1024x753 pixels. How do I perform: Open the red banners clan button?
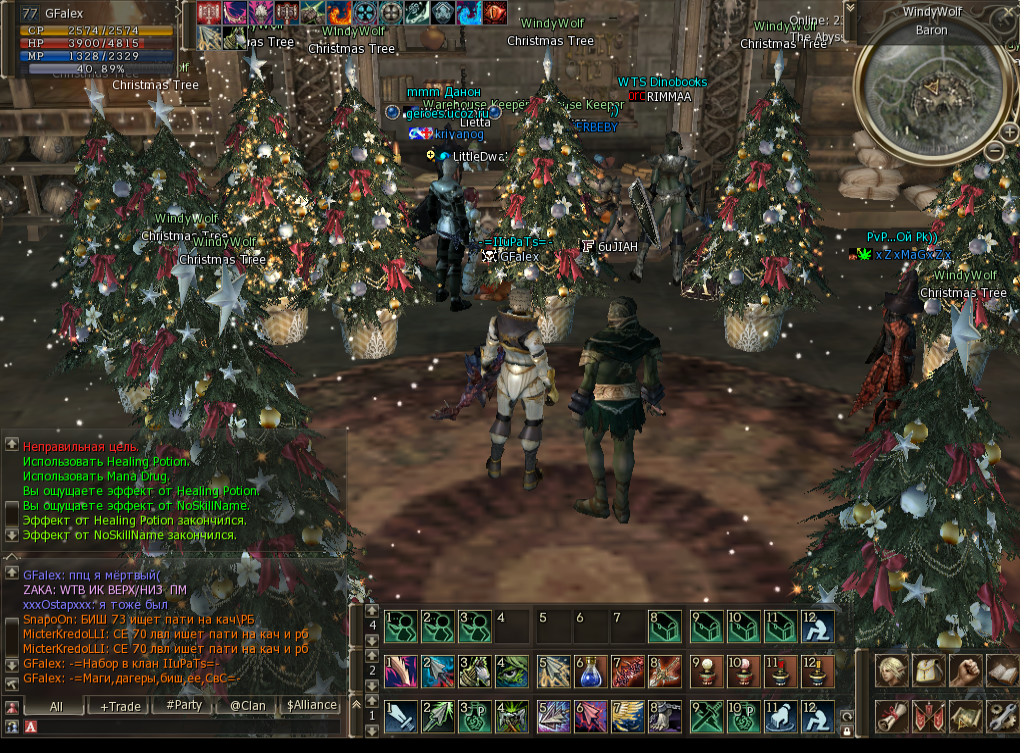click(x=928, y=716)
